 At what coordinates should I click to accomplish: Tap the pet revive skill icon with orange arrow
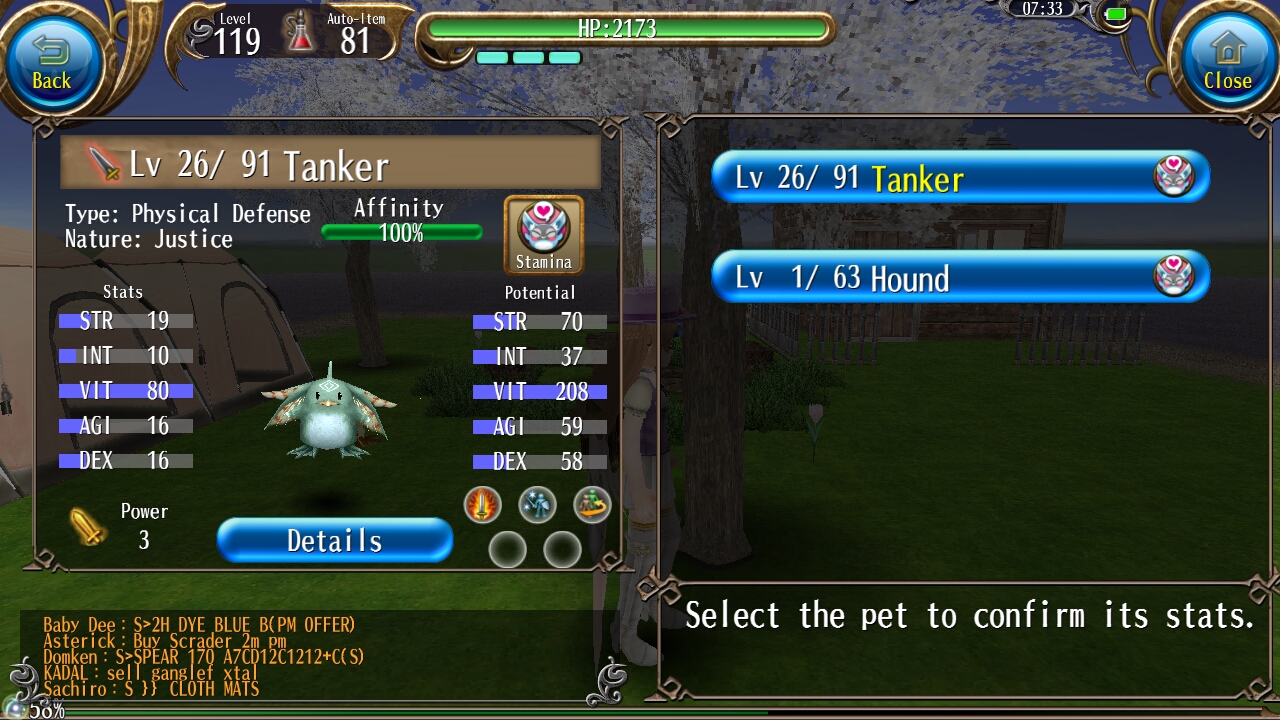(591, 505)
